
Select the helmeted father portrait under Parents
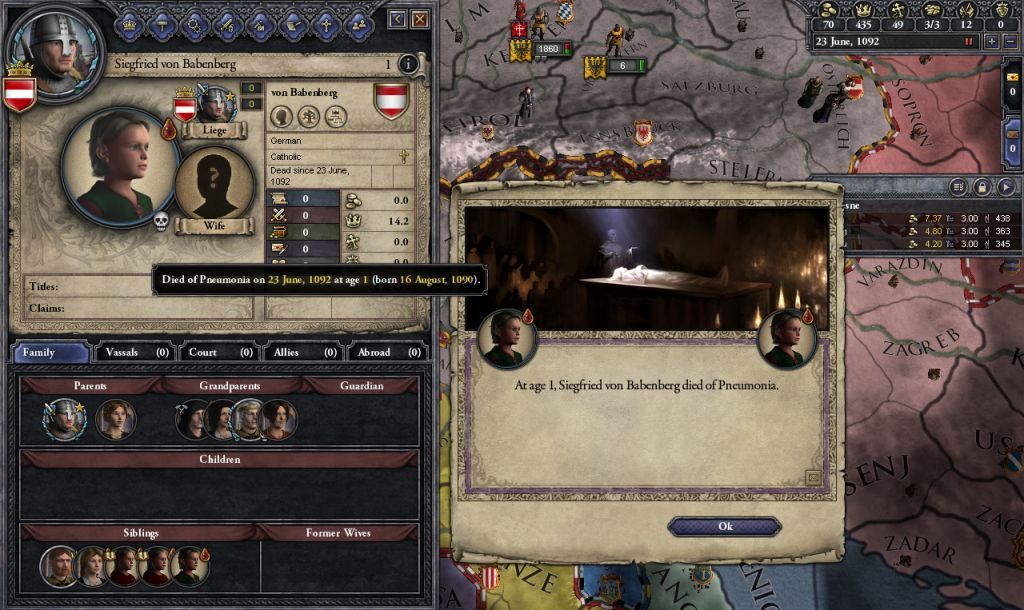click(x=64, y=420)
